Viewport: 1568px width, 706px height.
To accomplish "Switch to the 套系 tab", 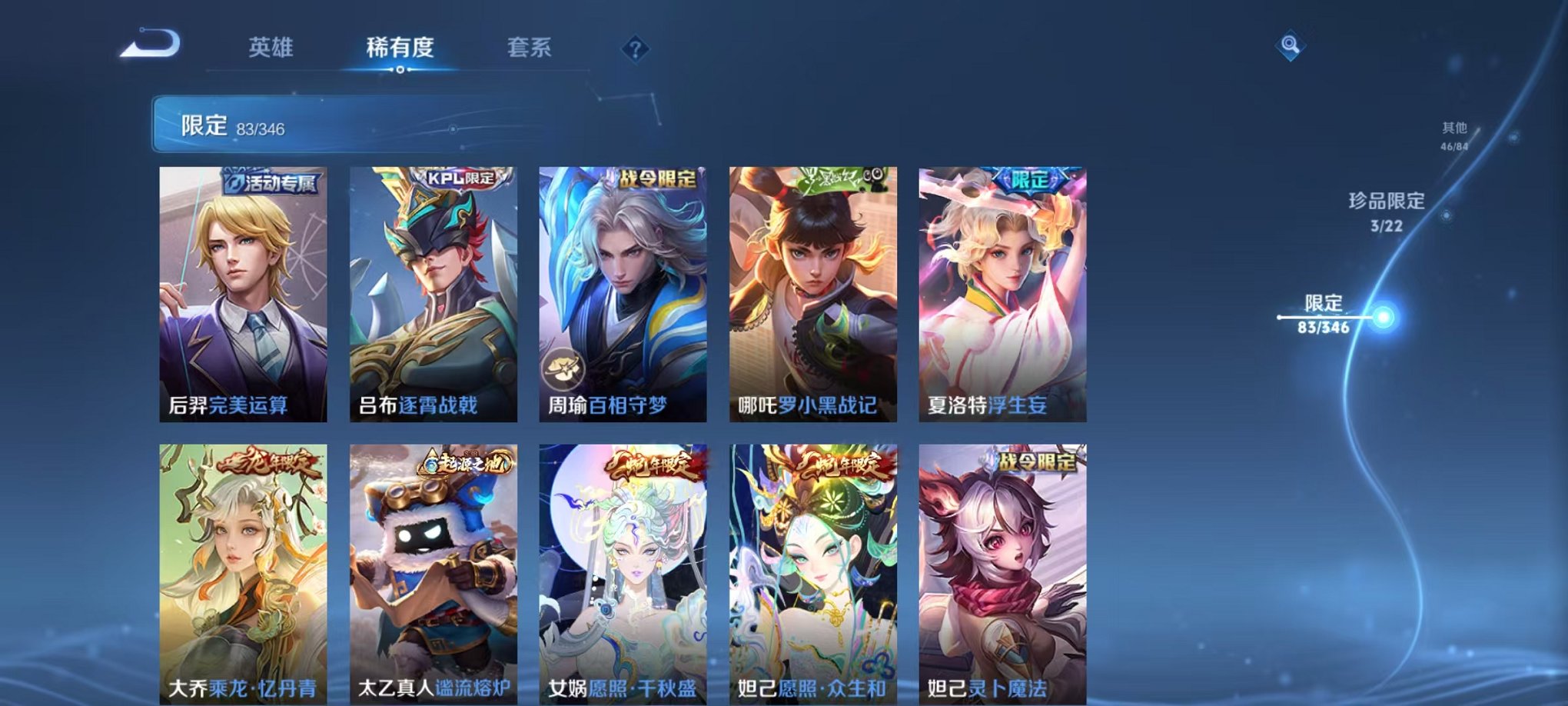I will (x=537, y=48).
